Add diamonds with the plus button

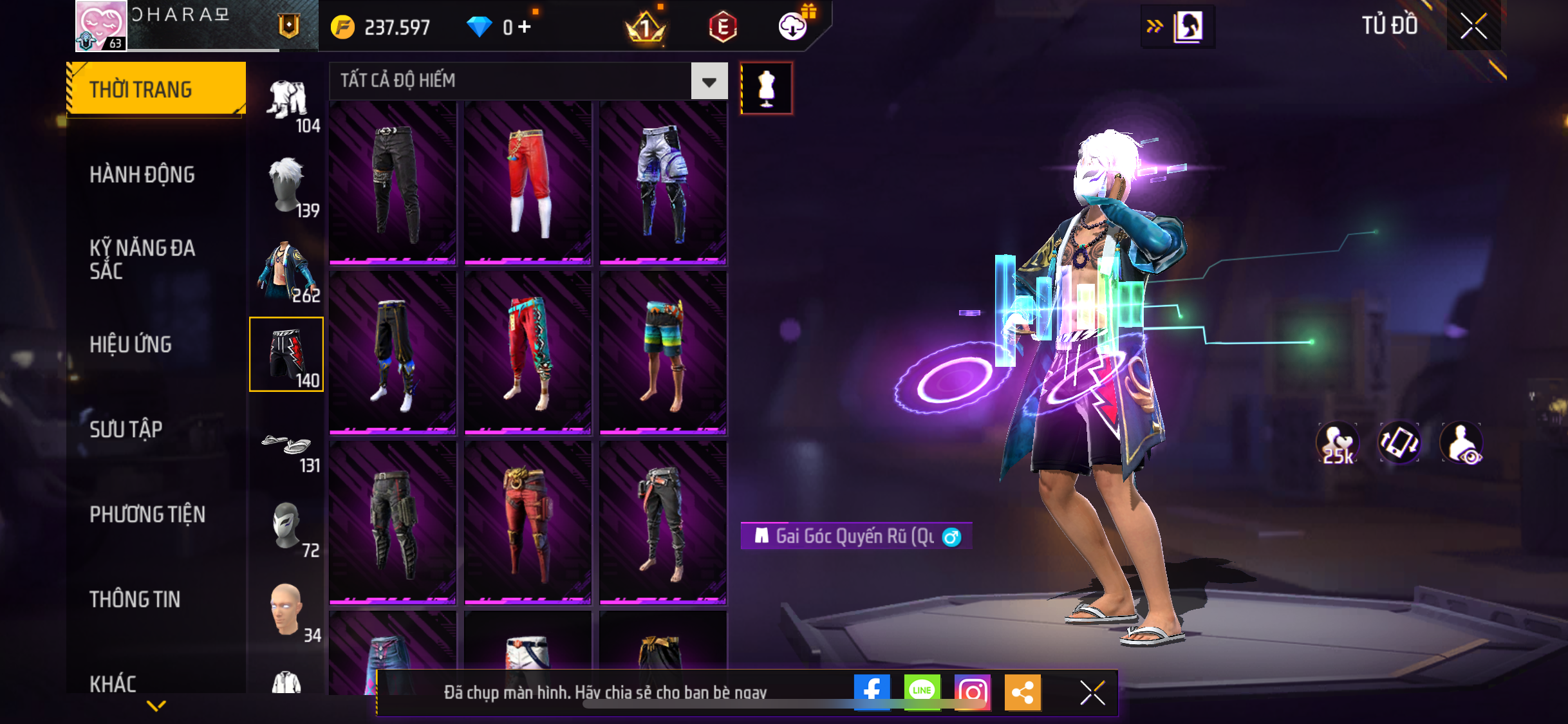pyautogui.click(x=525, y=27)
